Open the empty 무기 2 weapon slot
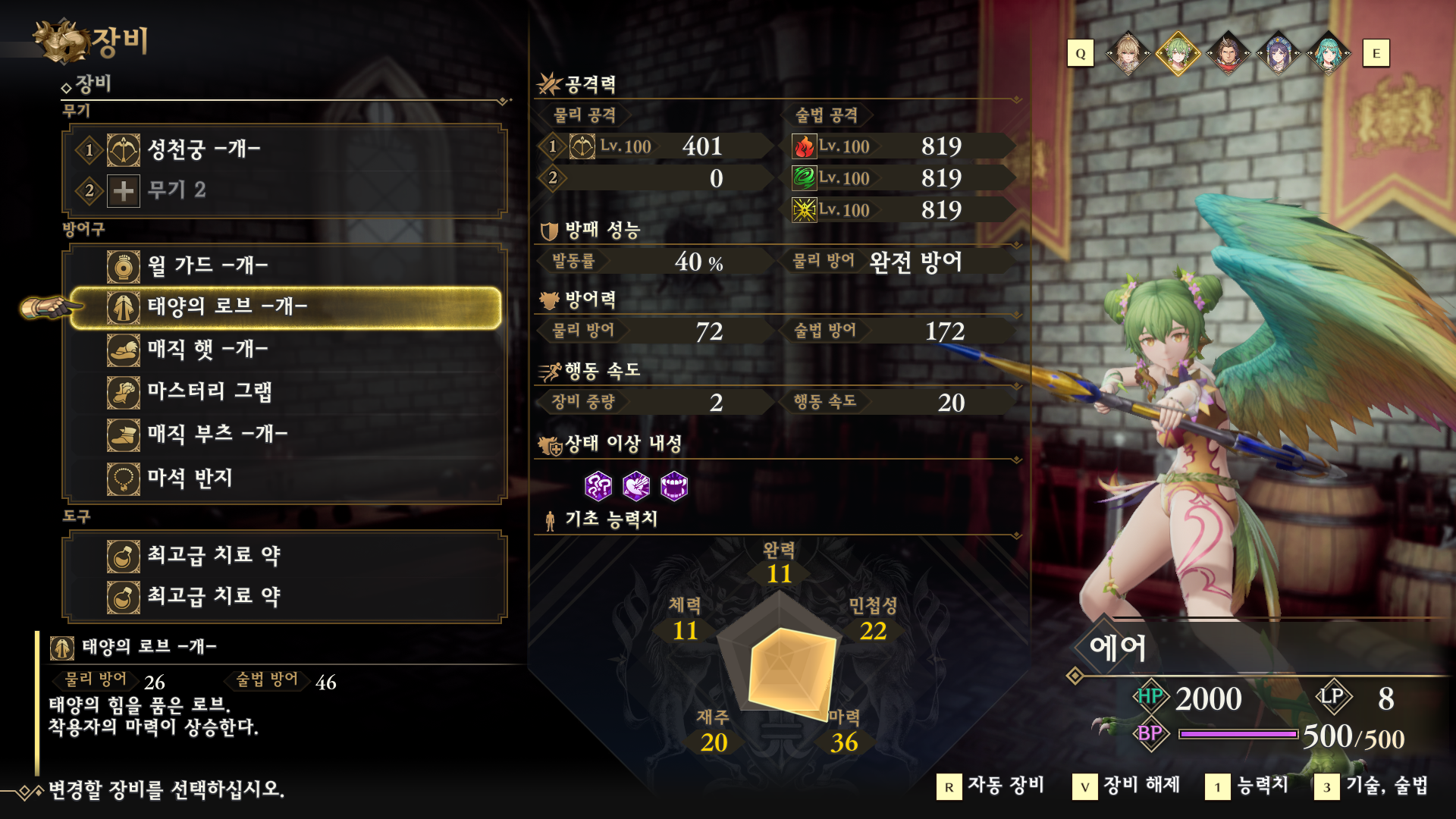Viewport: 1456px width, 819px height. tap(284, 190)
